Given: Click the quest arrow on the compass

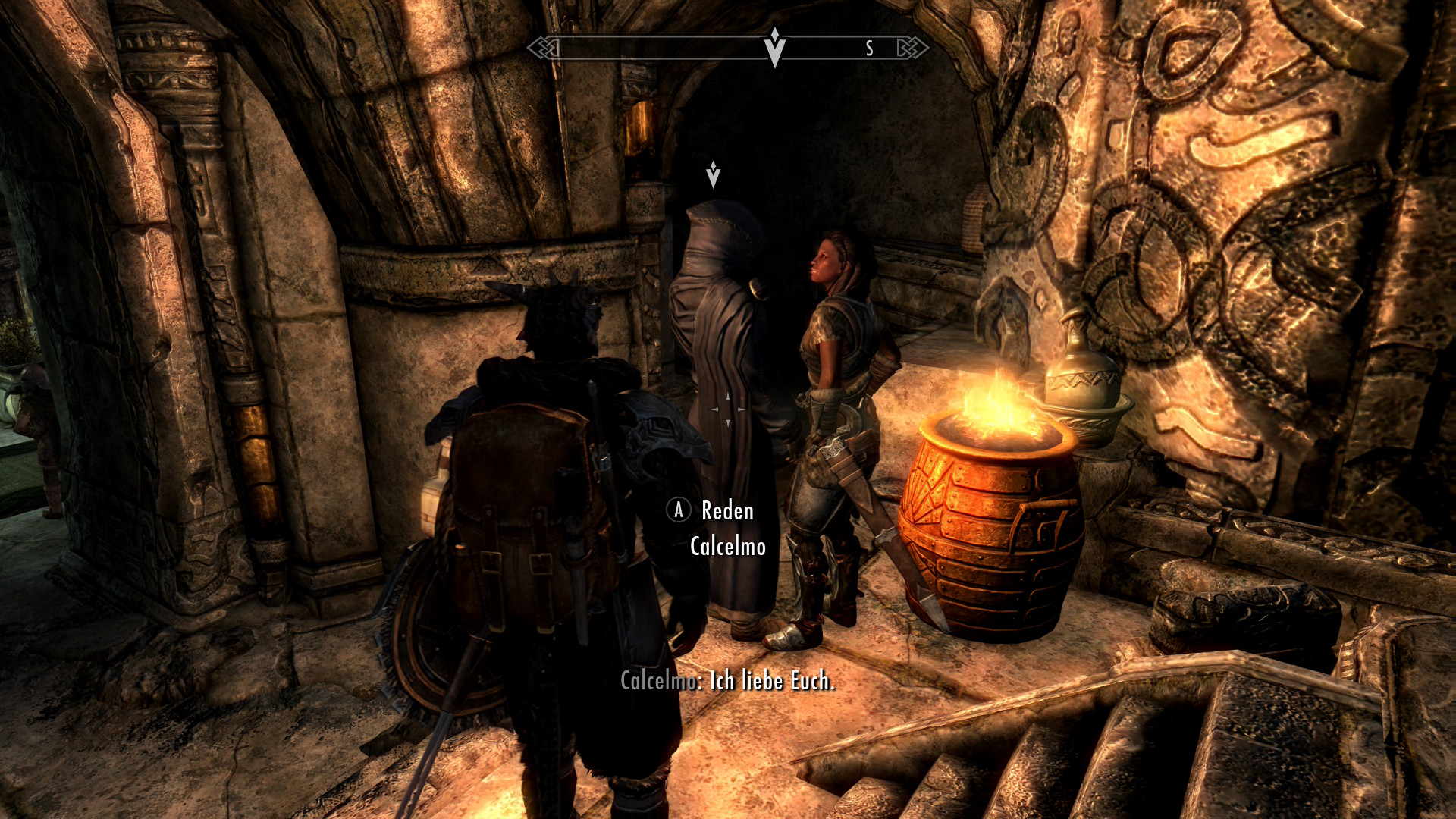Looking at the screenshot, I should click(774, 48).
